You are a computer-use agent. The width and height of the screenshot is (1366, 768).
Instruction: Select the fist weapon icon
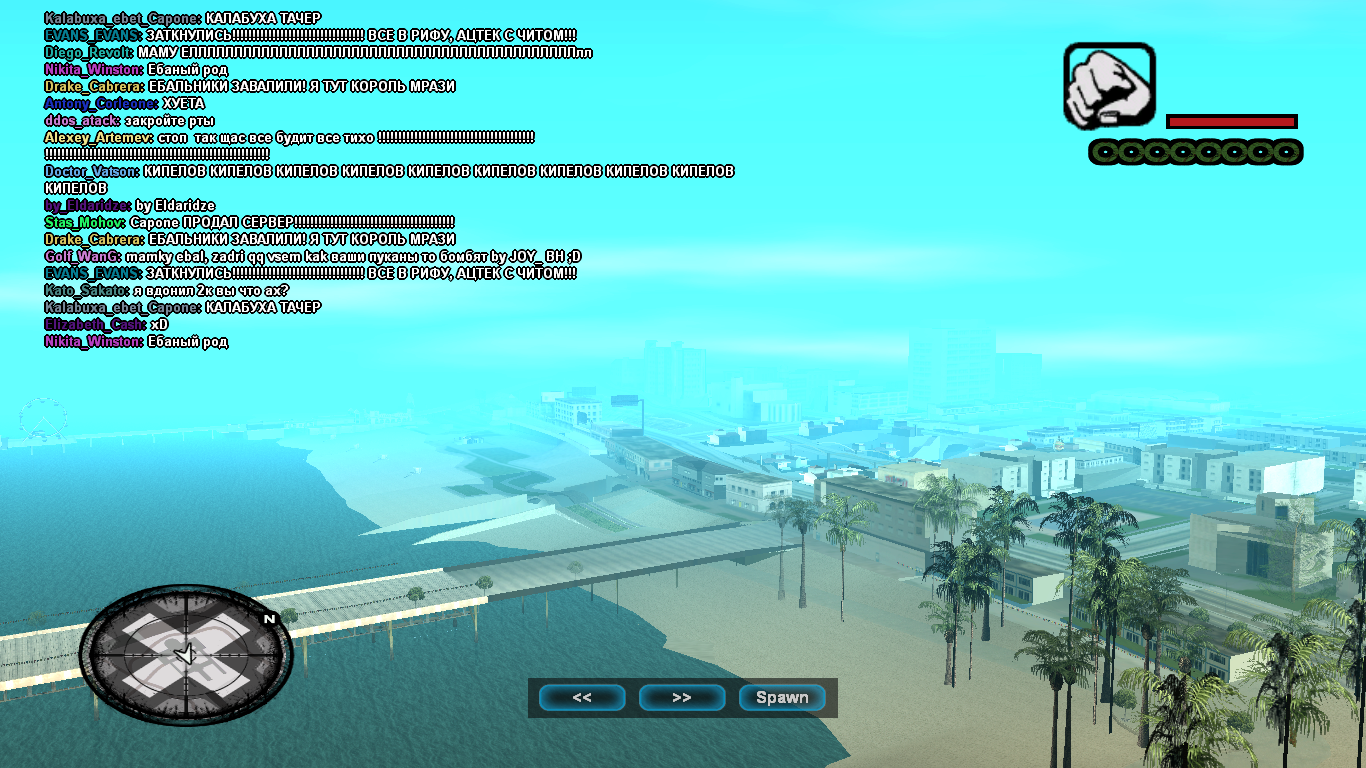[1109, 85]
